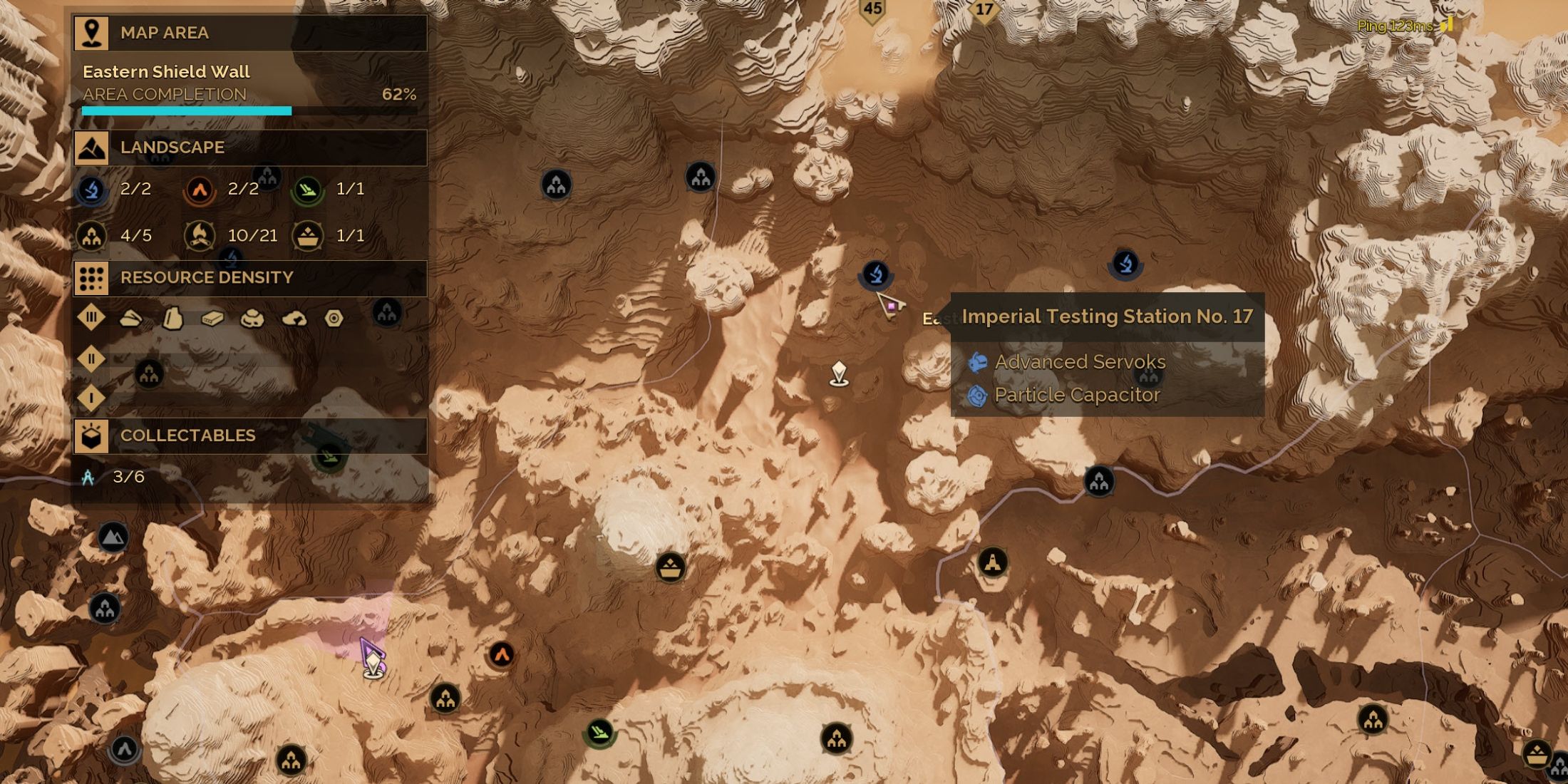
Task: Select the 3/6 collectables compass entry
Action: point(88,477)
